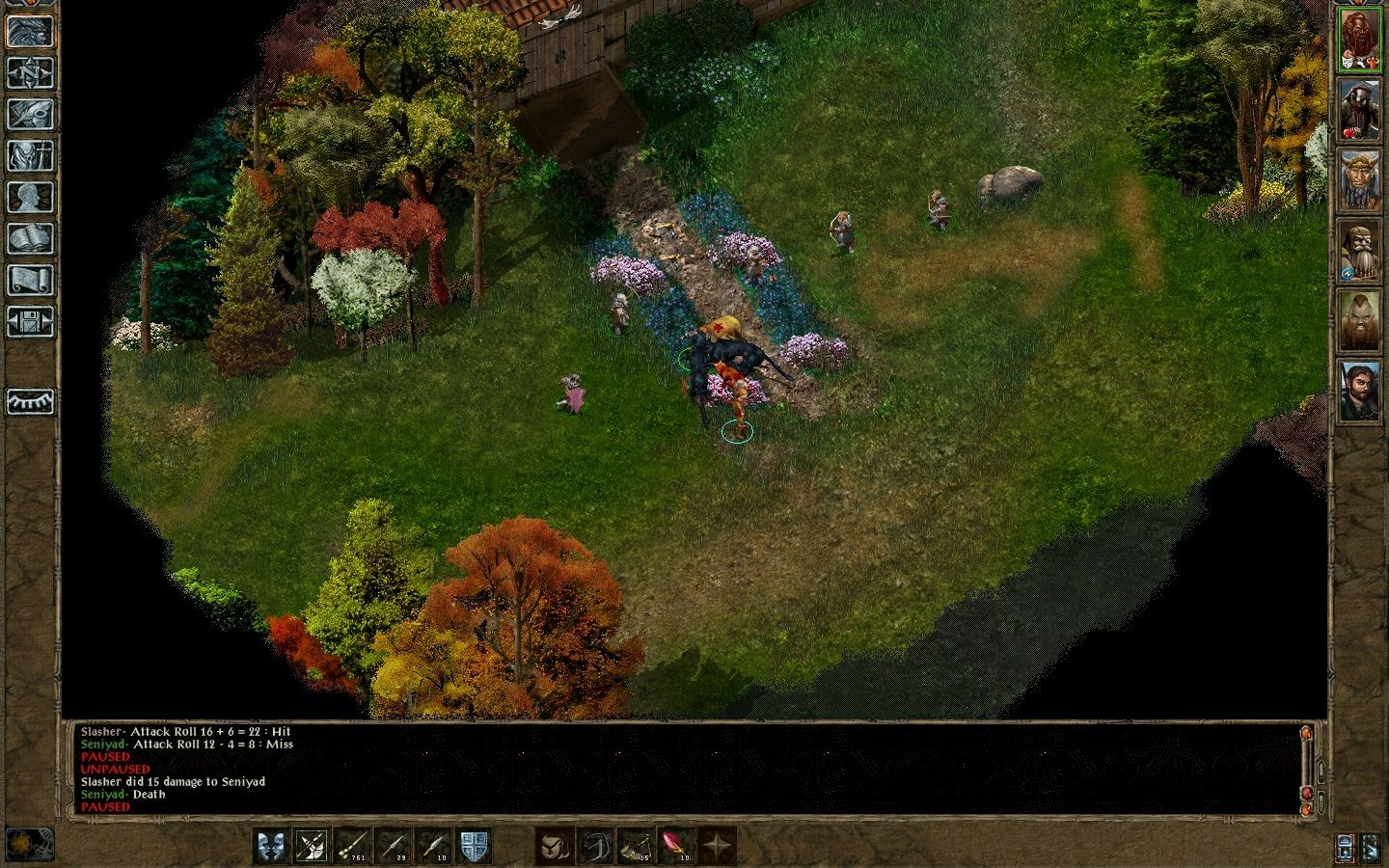This screenshot has height=868, width=1389.
Task: Click the twin masks talk button
Action: [x=271, y=846]
